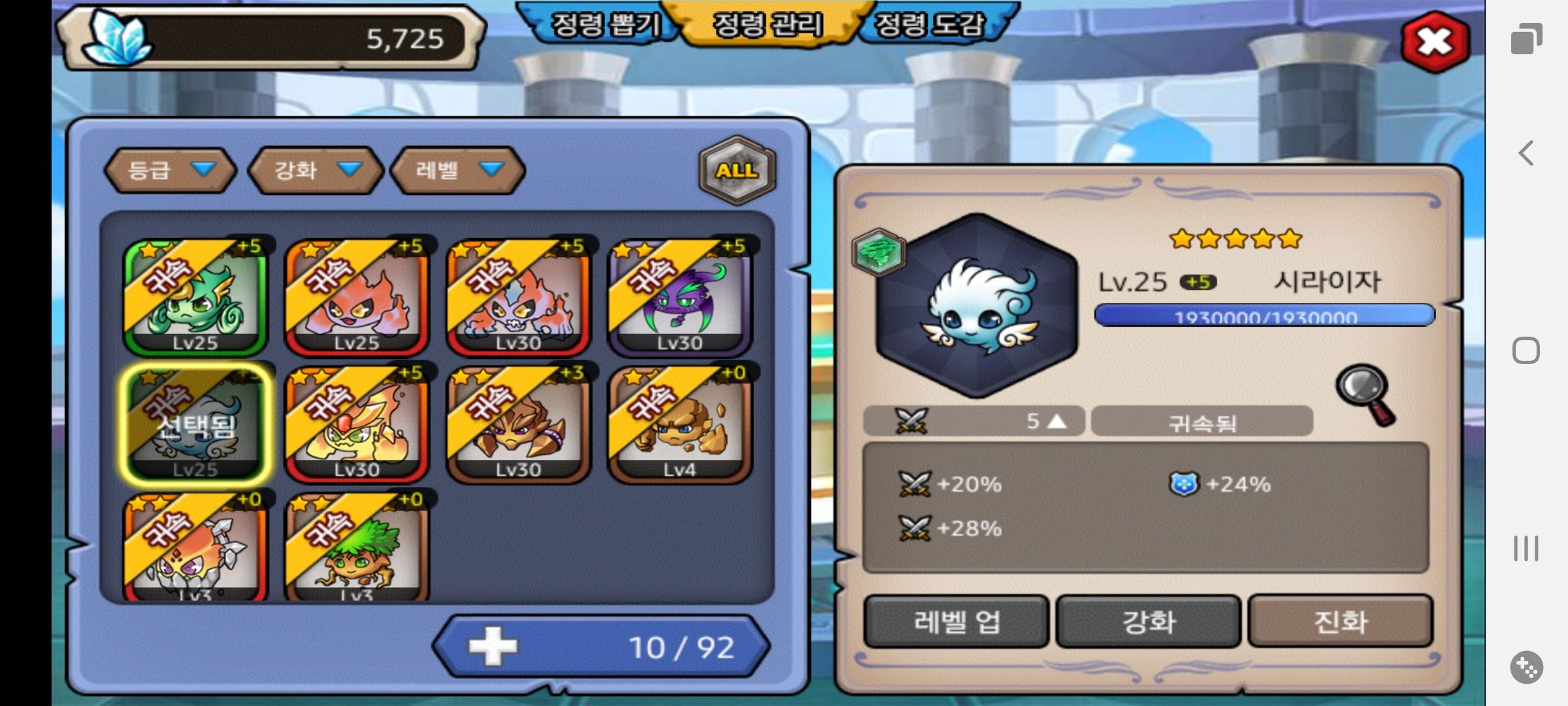Viewport: 1568px width, 706px height.
Task: Expand spirit storage with the plus button
Action: click(x=493, y=647)
